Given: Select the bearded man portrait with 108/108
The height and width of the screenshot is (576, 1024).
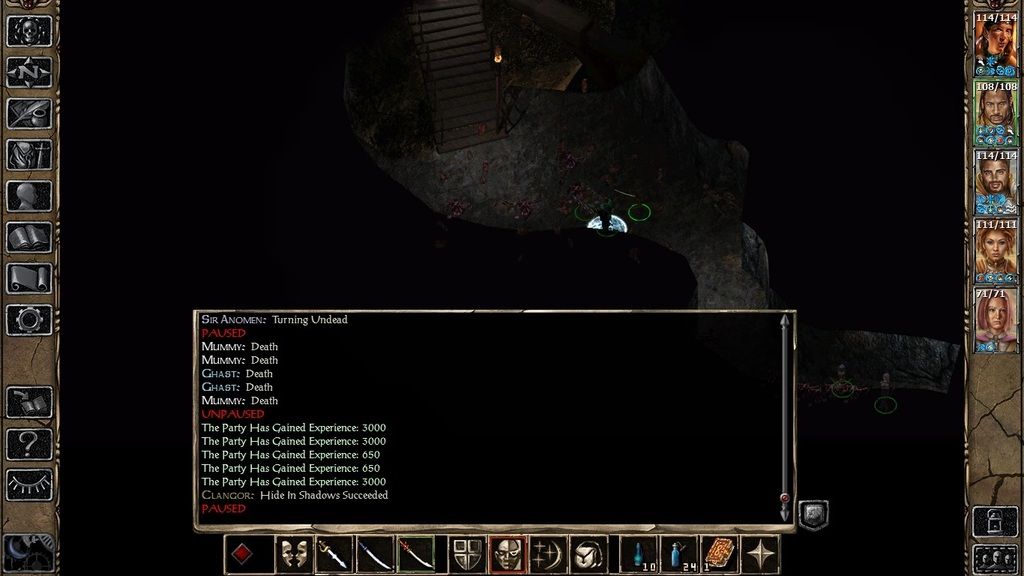Looking at the screenshot, I should coord(996,115).
